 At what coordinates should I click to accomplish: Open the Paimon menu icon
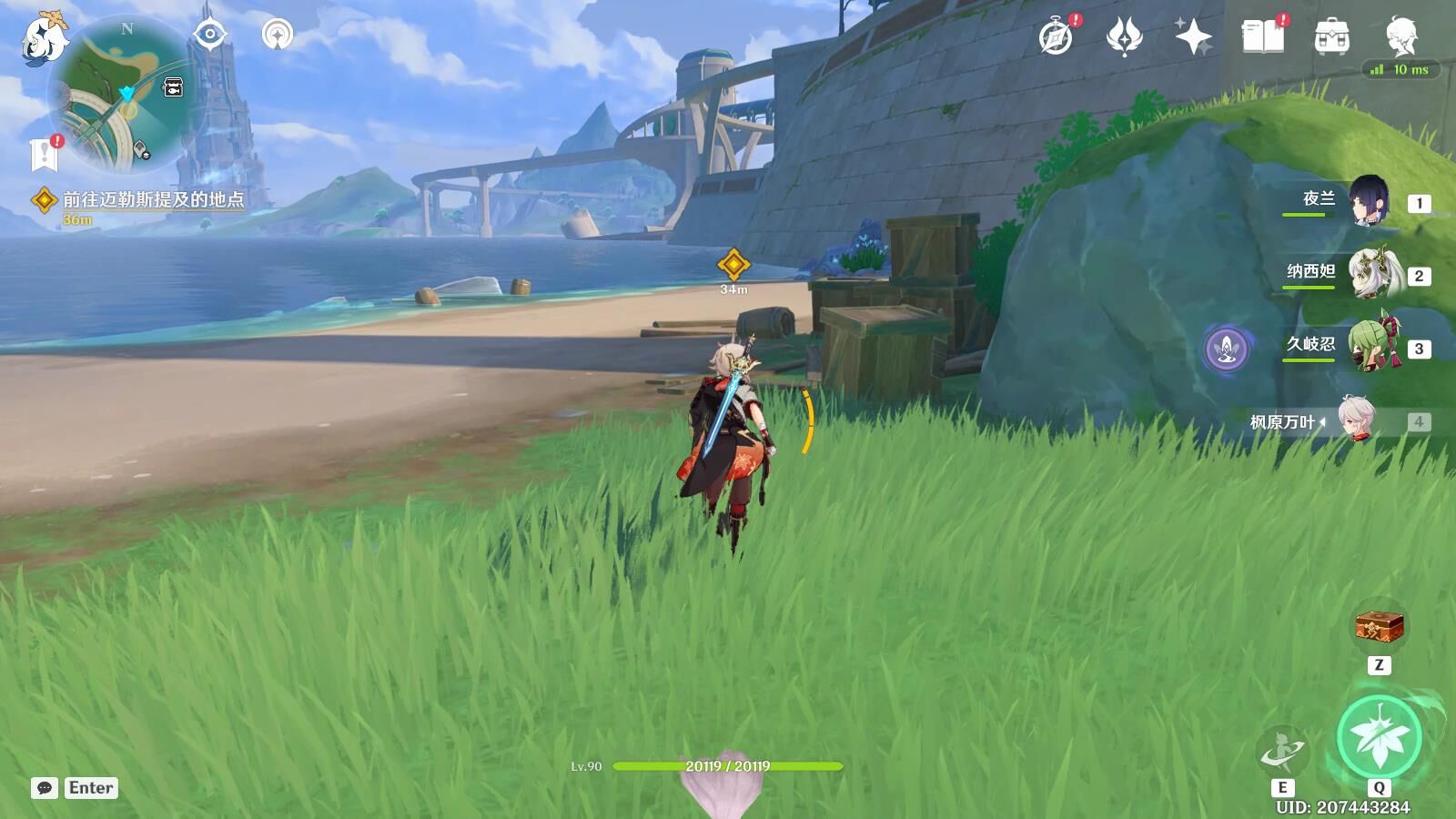point(44,38)
